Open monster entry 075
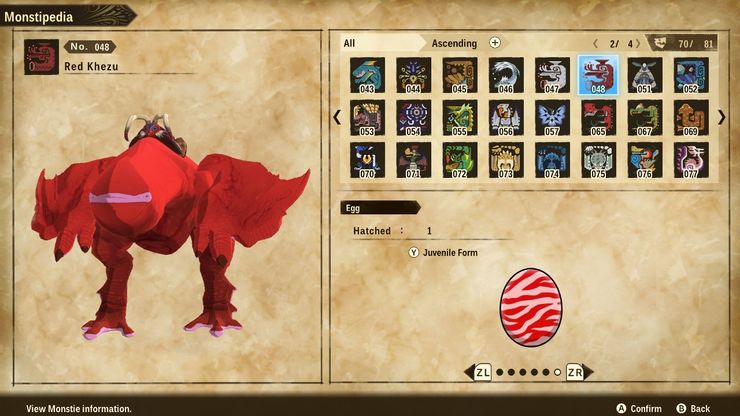 [x=598, y=160]
